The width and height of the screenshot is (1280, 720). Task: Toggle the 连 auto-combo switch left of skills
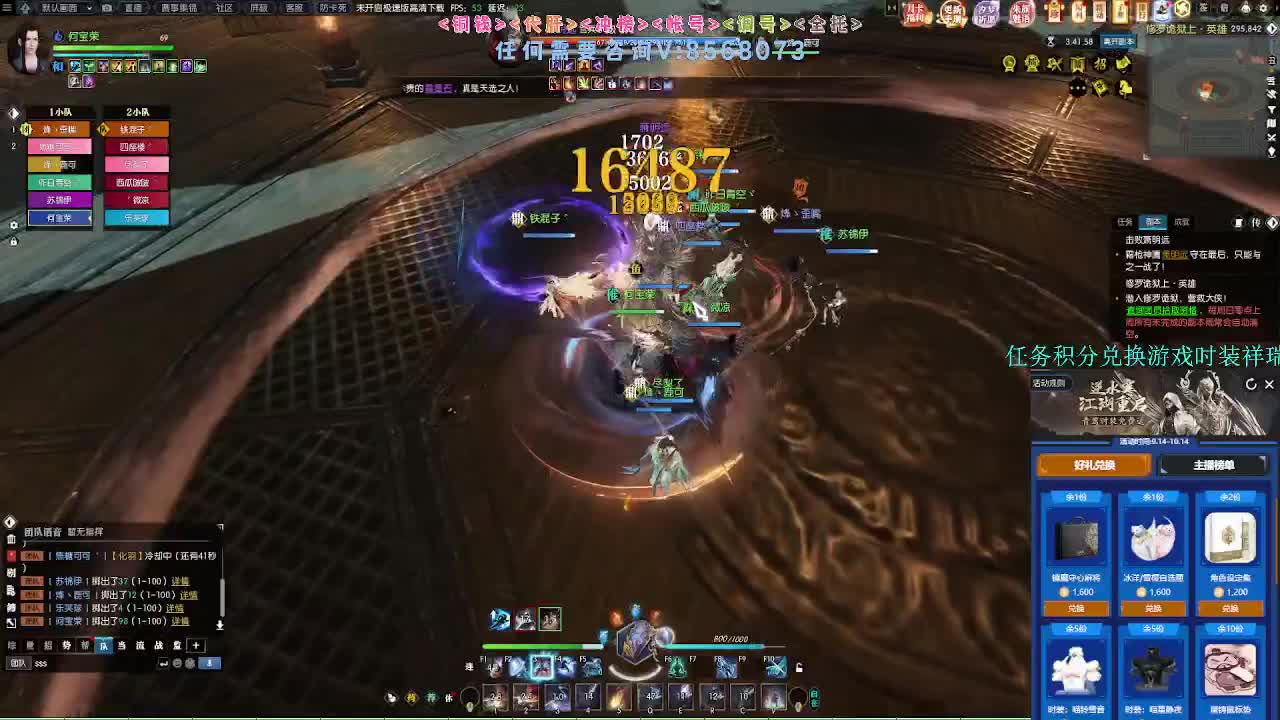(x=469, y=667)
